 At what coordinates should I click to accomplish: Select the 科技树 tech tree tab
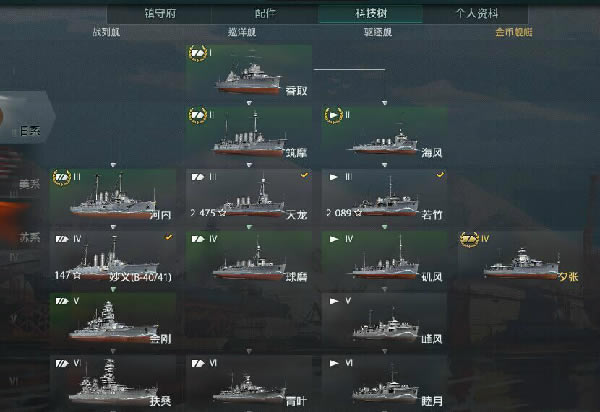369,14
